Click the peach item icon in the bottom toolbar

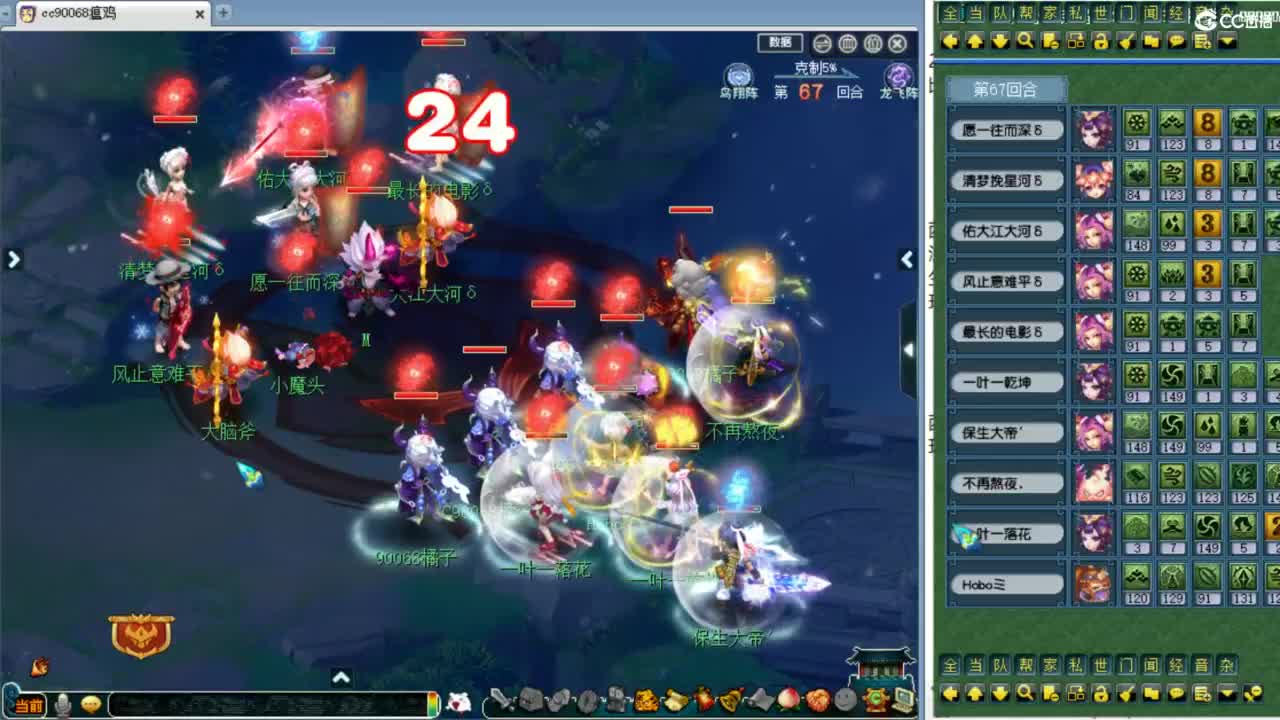coord(787,700)
